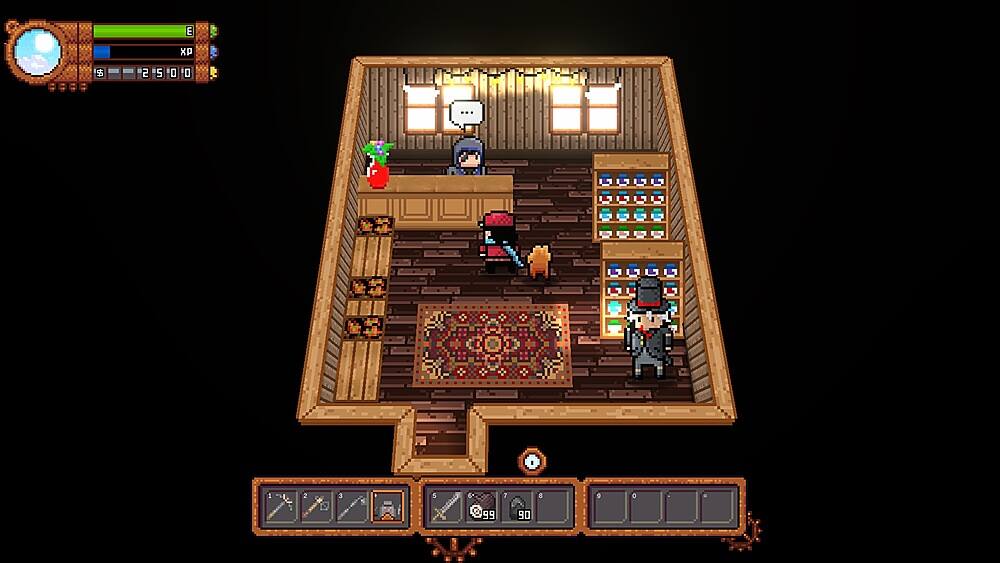The height and width of the screenshot is (563, 1000).
Task: Select the pickaxe in hotbar slot 1
Action: click(278, 507)
